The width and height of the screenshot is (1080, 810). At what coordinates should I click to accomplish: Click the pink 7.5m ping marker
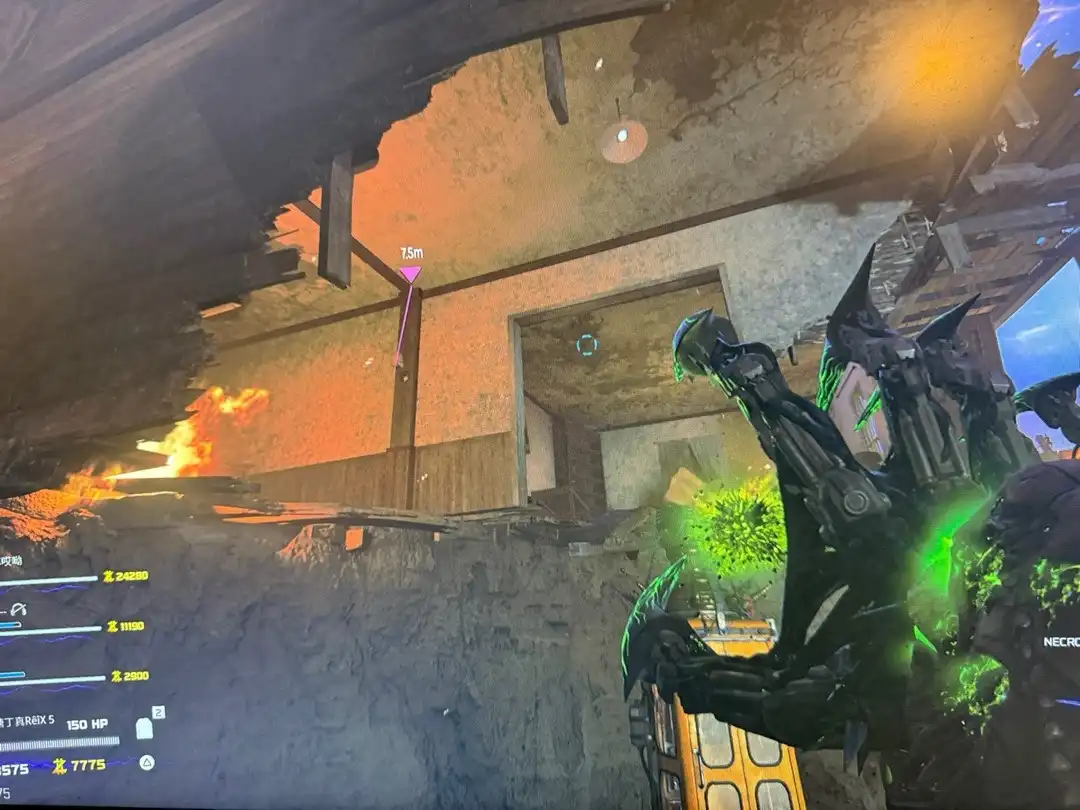click(410, 274)
